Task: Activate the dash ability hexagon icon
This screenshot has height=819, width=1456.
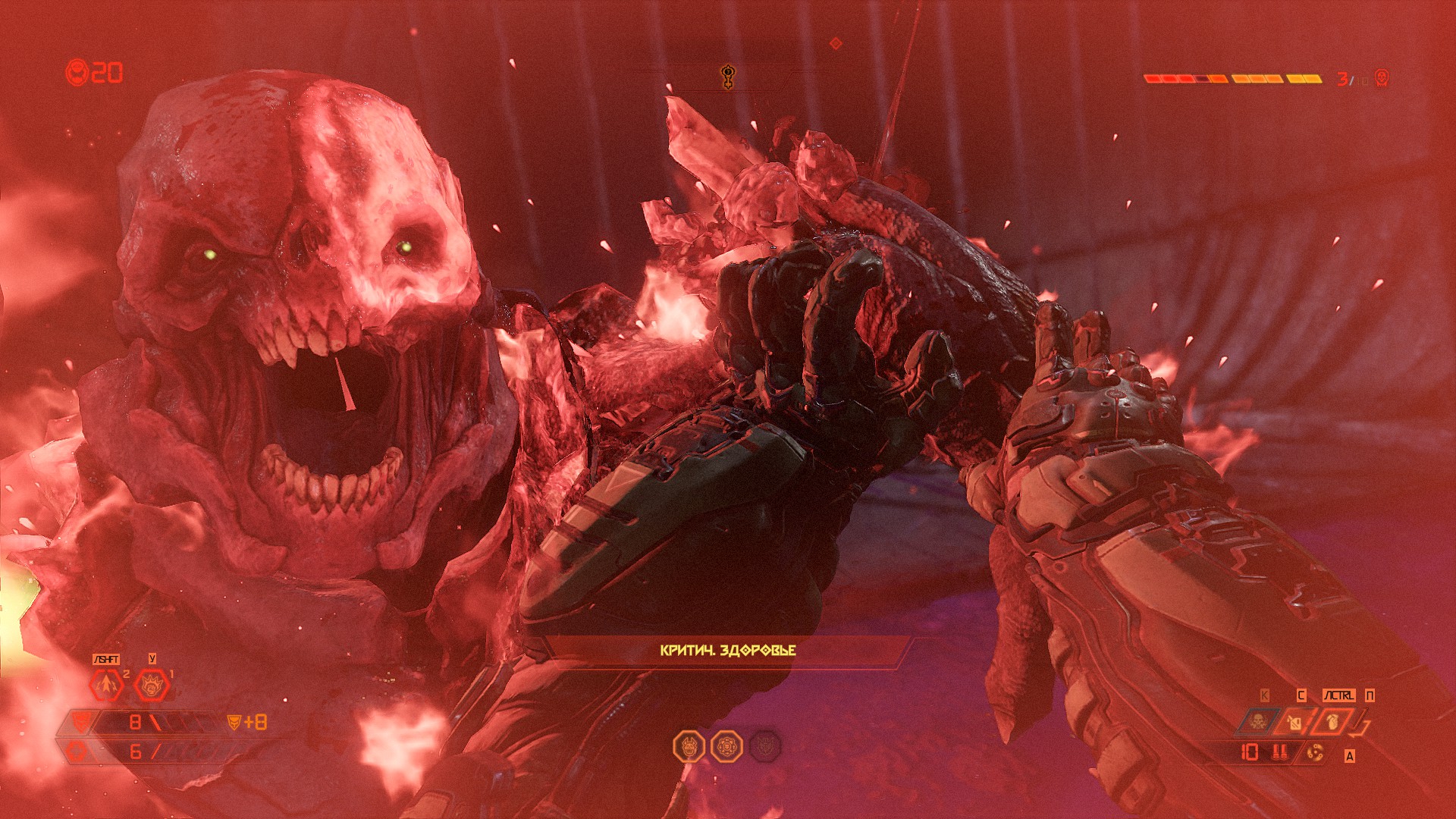Action: coord(107,686)
